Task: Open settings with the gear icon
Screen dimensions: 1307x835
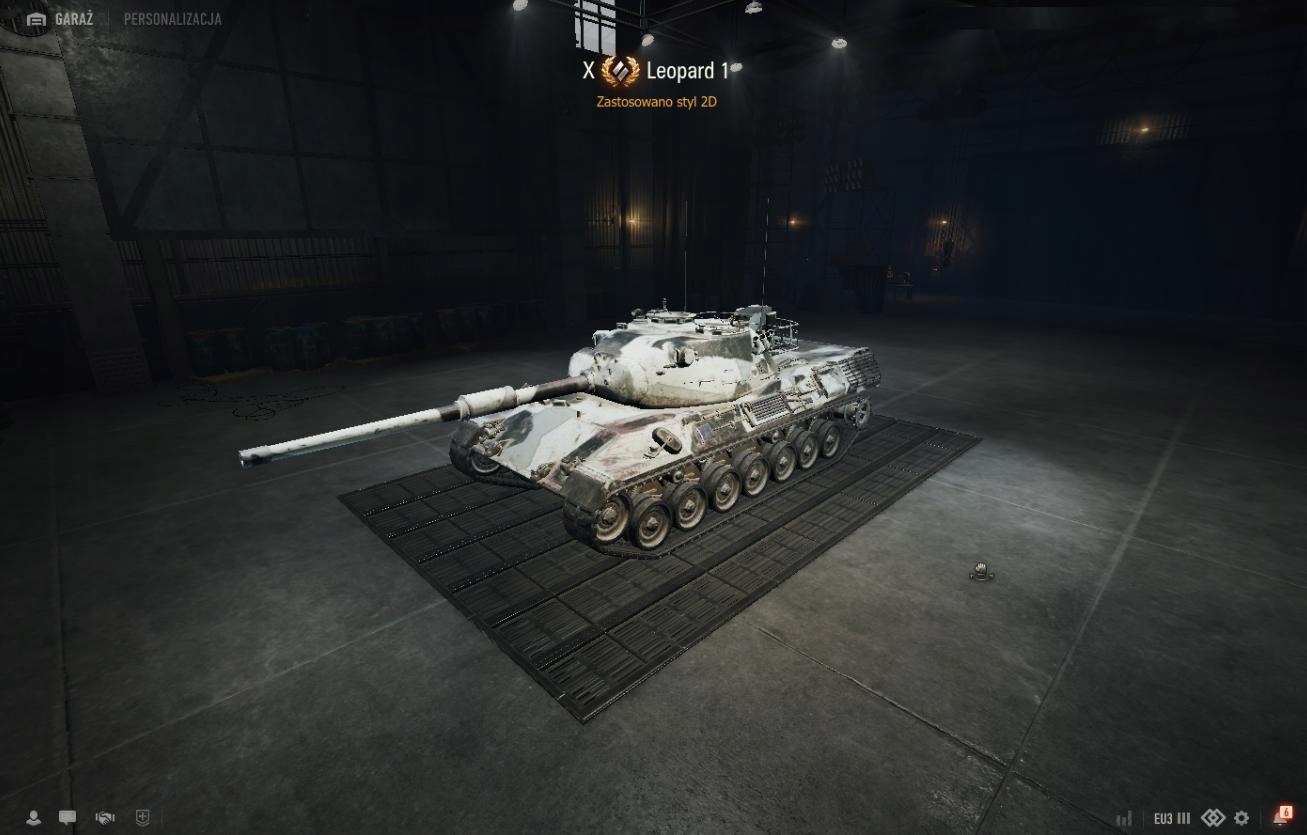Action: click(1241, 818)
